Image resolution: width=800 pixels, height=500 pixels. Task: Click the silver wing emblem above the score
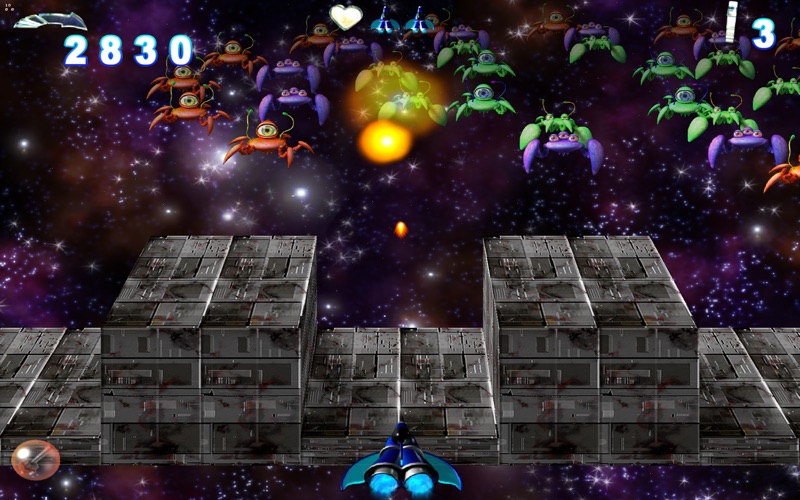pos(49,20)
